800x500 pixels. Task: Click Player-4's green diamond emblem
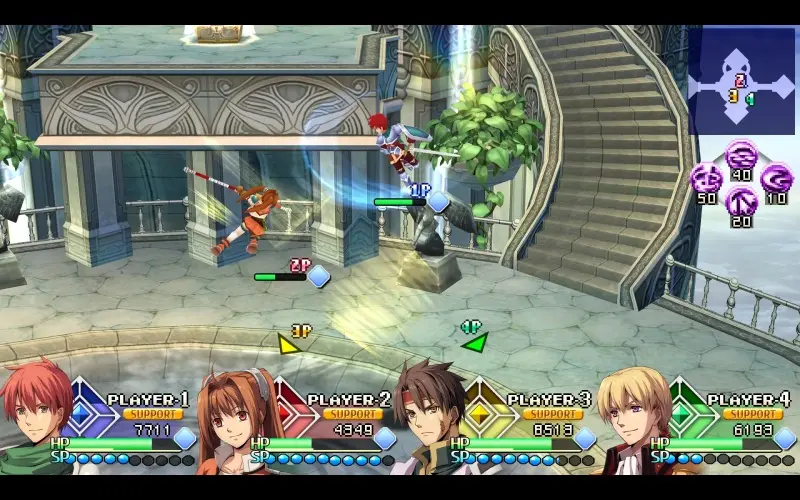pos(685,411)
